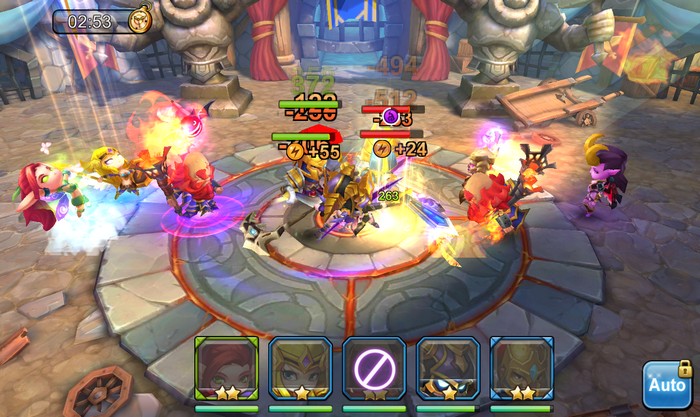Tap the disabled hero slot with purple prohibition sign

point(374,368)
